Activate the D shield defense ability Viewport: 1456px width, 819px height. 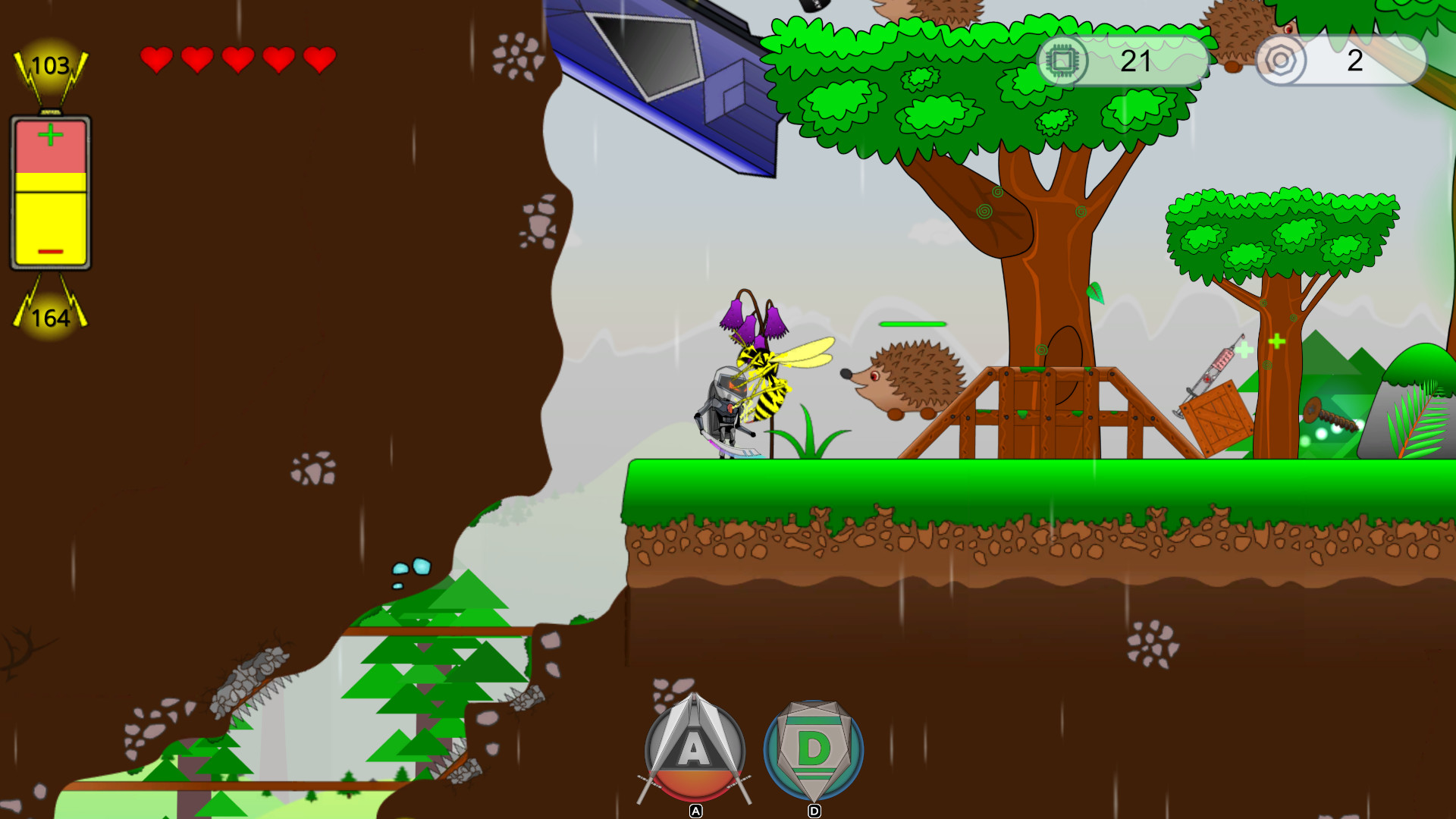click(814, 751)
